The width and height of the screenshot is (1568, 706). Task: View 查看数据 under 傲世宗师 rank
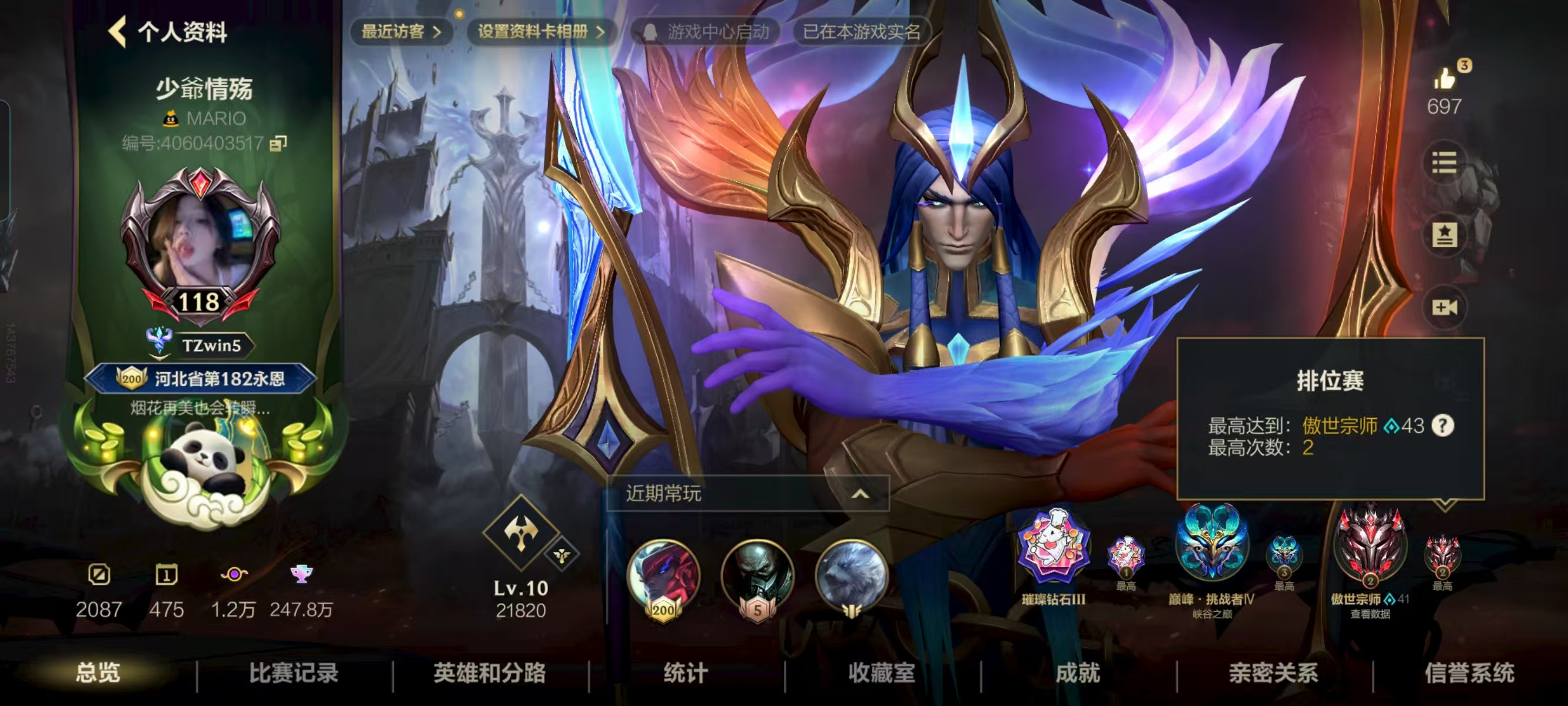tap(1370, 614)
